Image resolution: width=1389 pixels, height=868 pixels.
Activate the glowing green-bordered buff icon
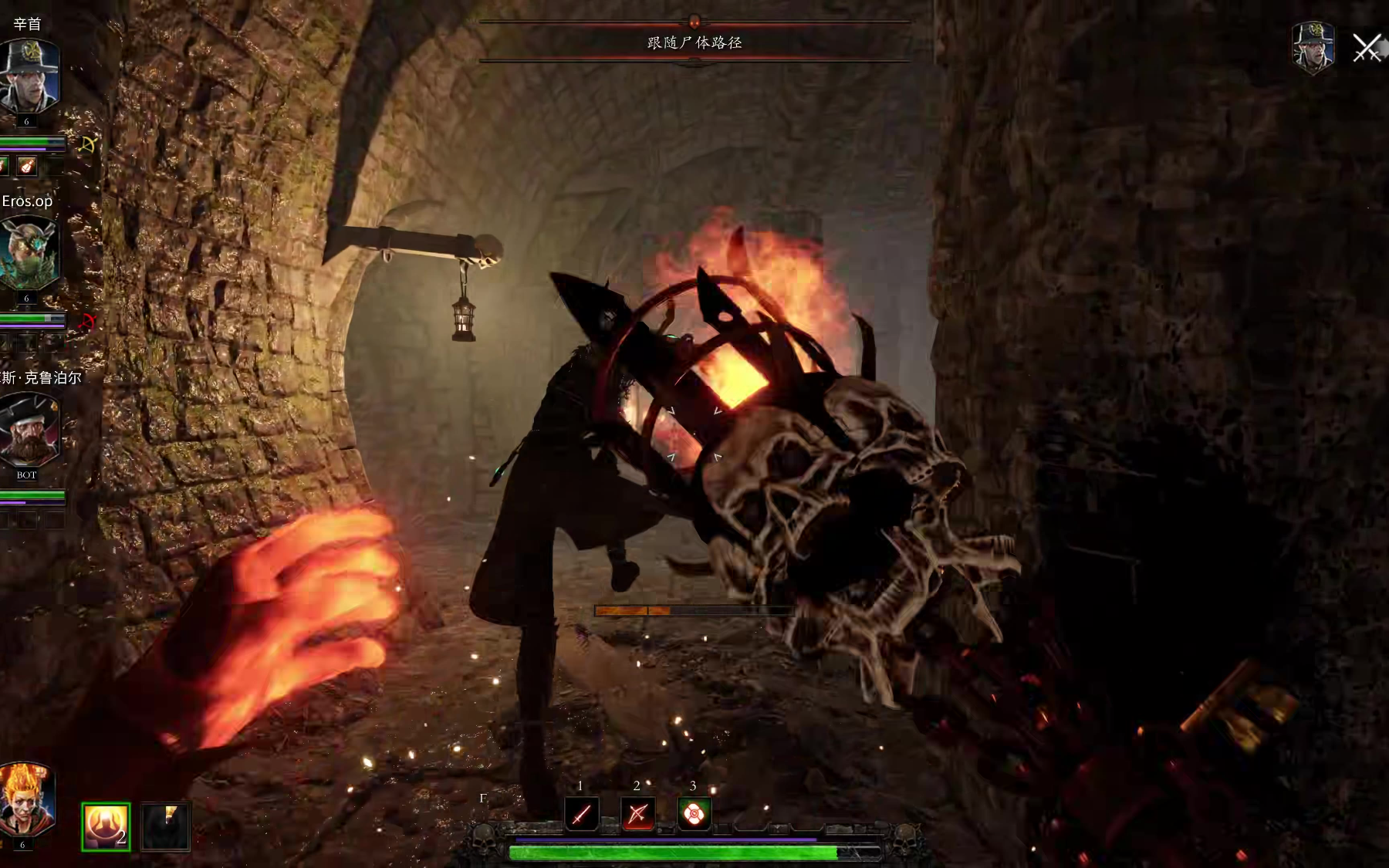[106, 826]
